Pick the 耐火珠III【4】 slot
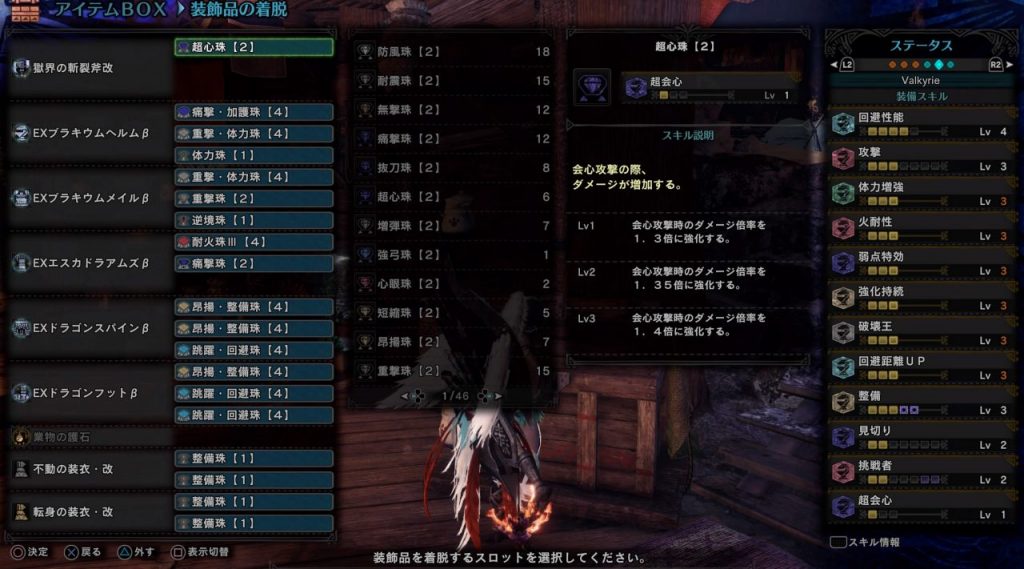Image resolution: width=1024 pixels, height=569 pixels. click(x=254, y=242)
